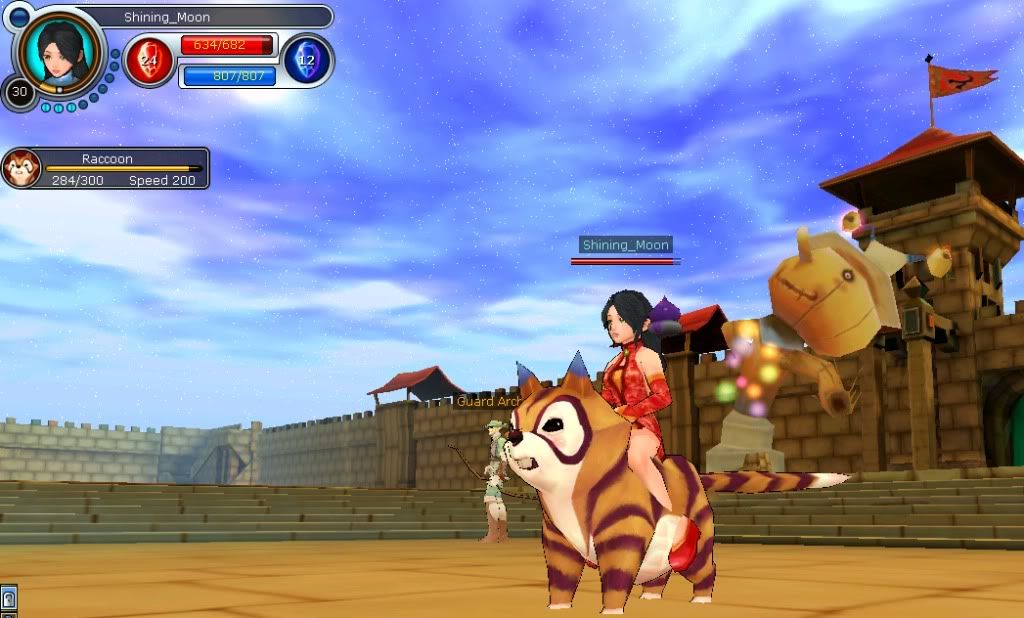Click the Shining_Moon name bar in the HUD
This screenshot has height=618, width=1024.
[x=200, y=17]
